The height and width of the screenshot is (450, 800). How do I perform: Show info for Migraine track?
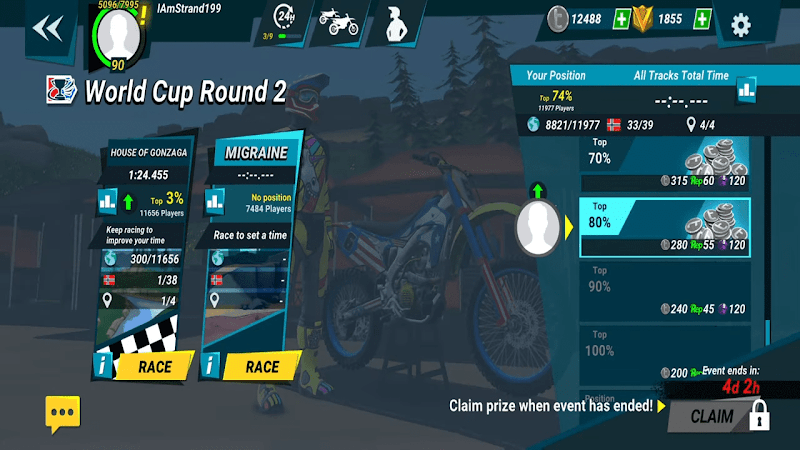pos(210,366)
